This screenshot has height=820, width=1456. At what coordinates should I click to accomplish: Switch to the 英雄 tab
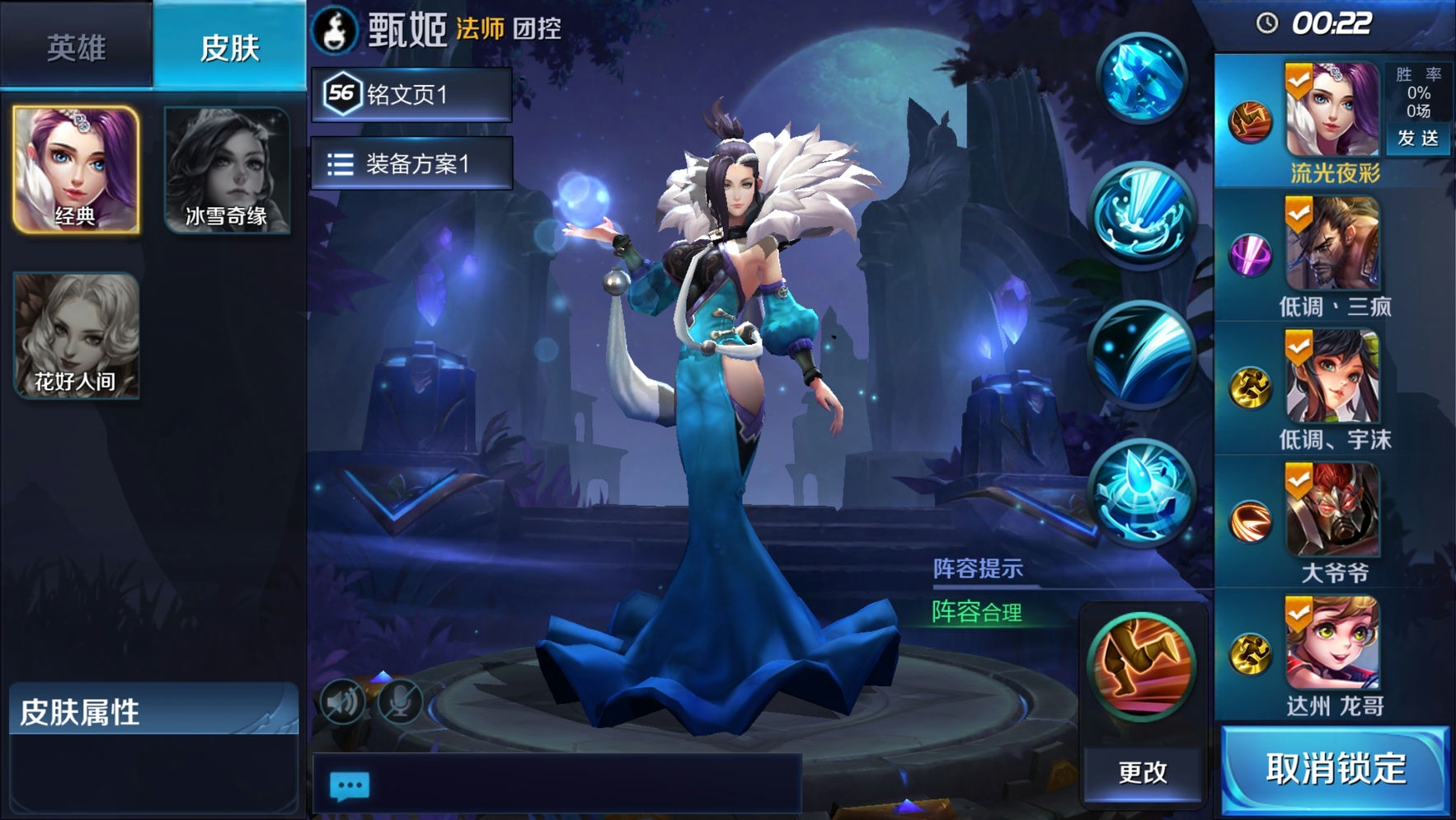click(76, 47)
